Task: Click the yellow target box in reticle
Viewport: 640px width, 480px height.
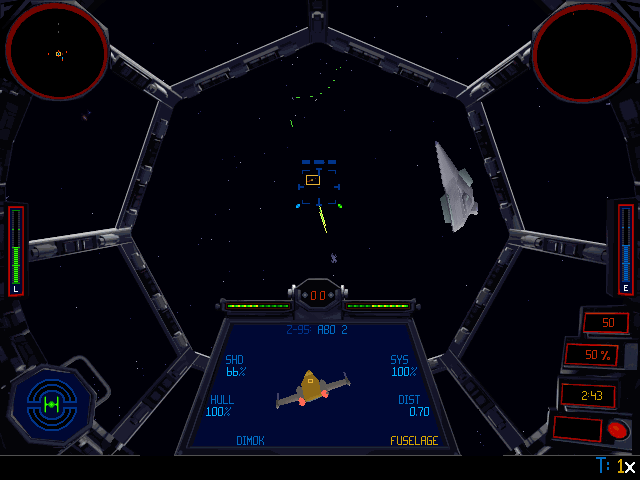Action: [x=313, y=180]
